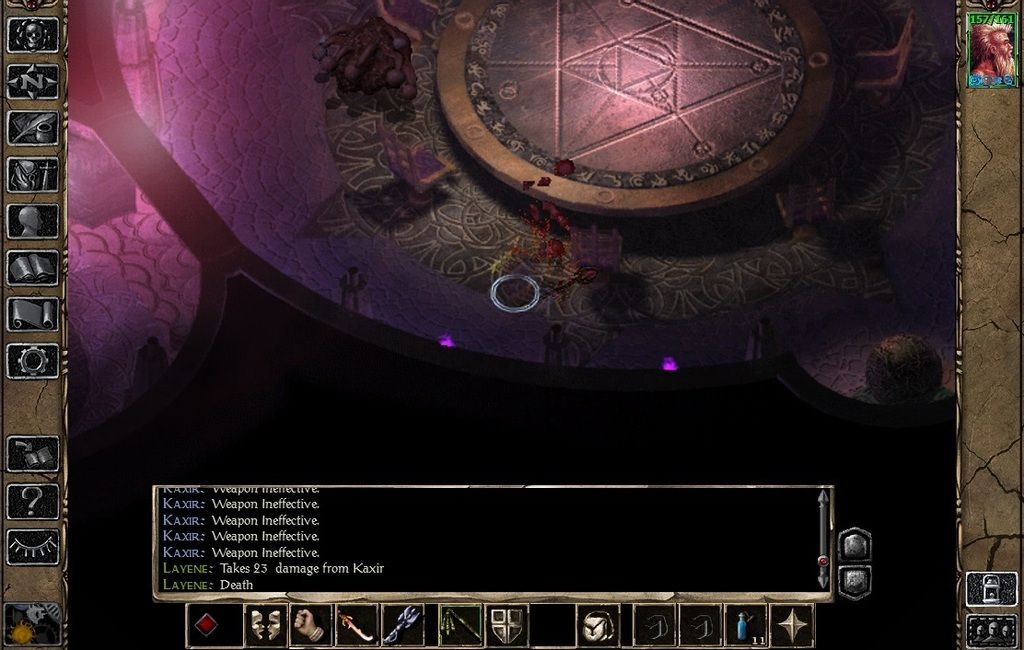1024x650 pixels.
Task: Open the gear options menu
Action: click(x=33, y=360)
